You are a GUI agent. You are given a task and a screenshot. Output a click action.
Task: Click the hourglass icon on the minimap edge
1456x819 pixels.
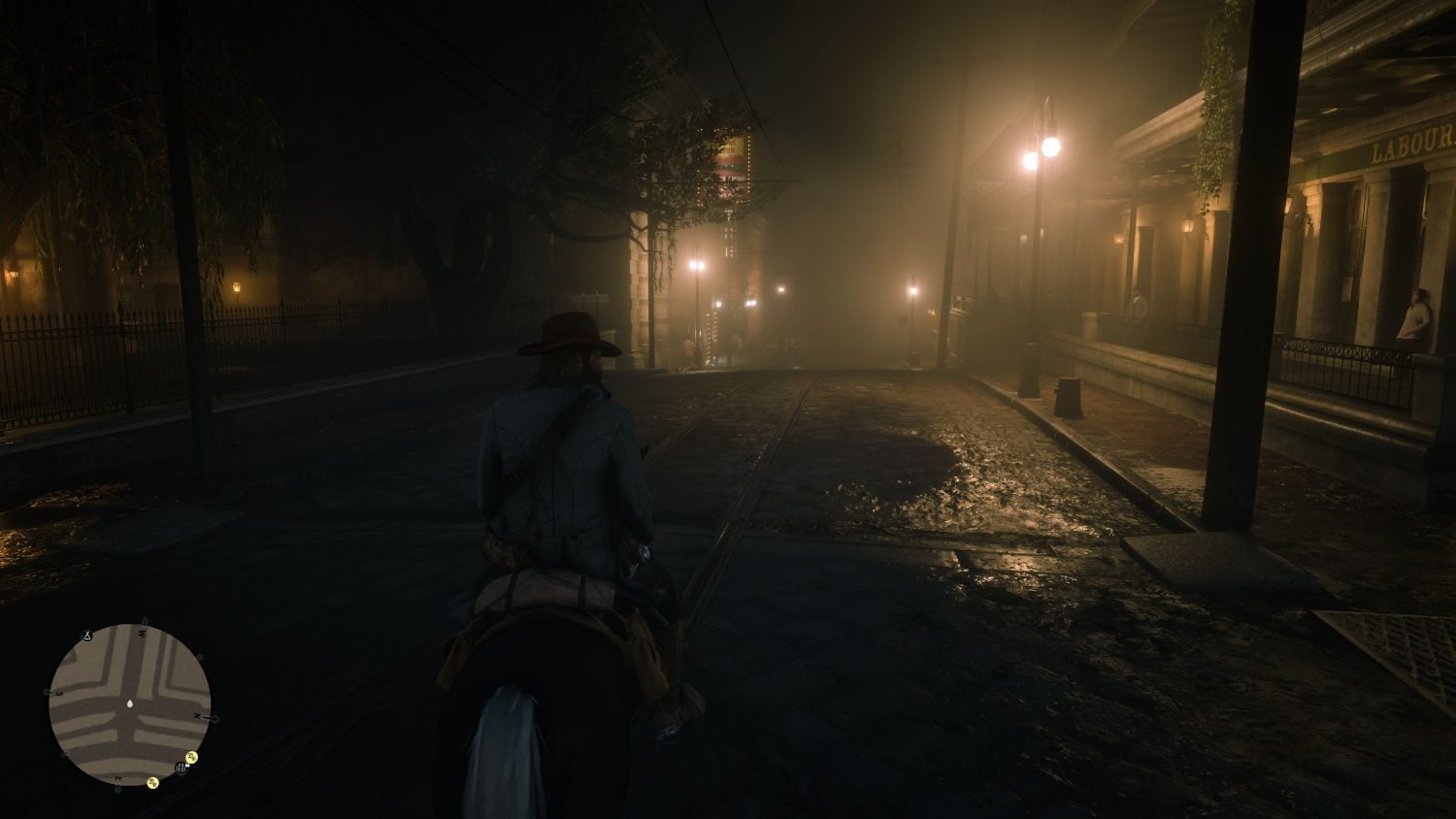tap(86, 635)
